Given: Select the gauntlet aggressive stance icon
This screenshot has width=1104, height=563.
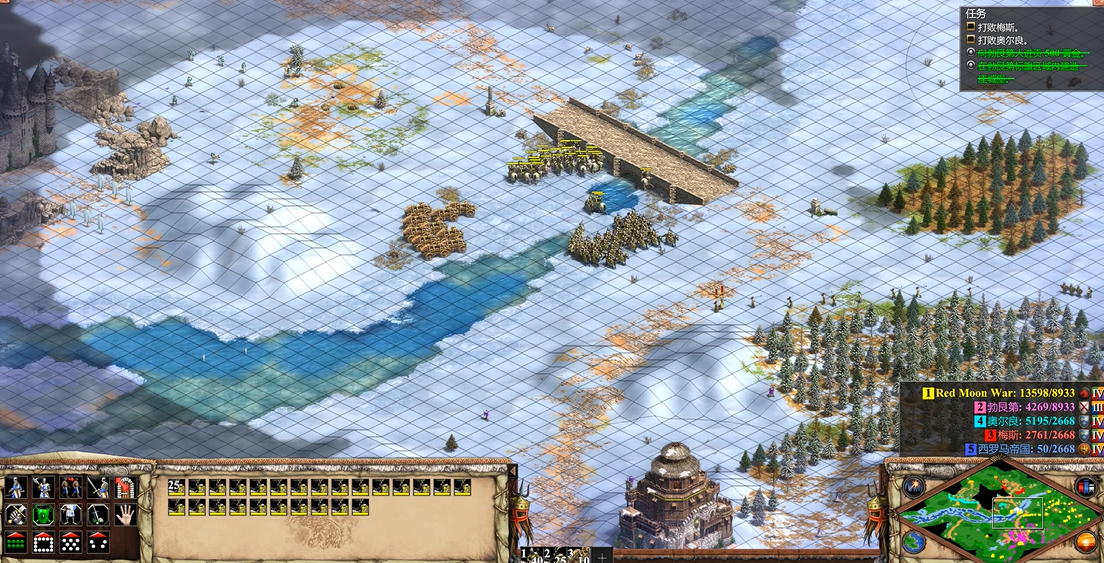Looking at the screenshot, I should click(15, 514).
